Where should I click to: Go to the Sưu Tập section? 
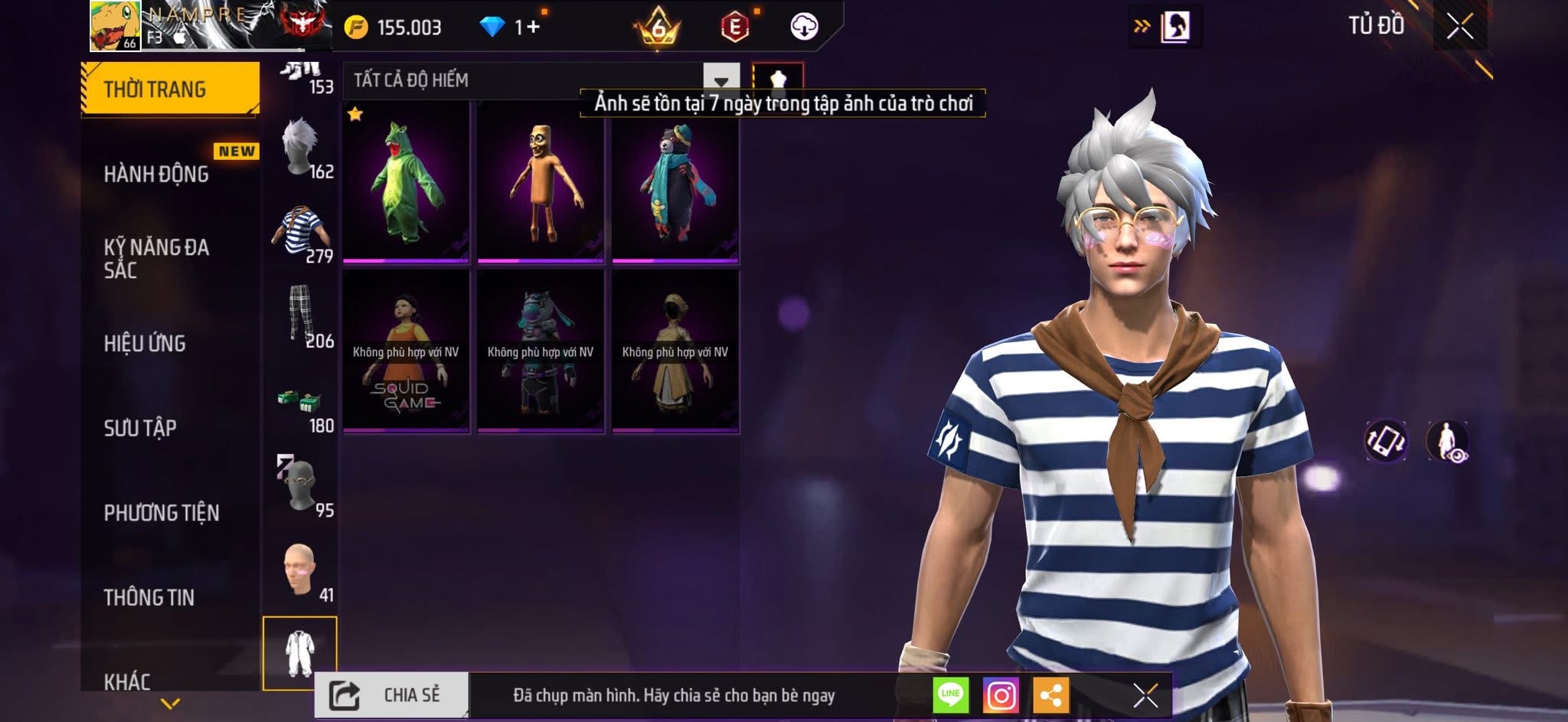tap(140, 427)
